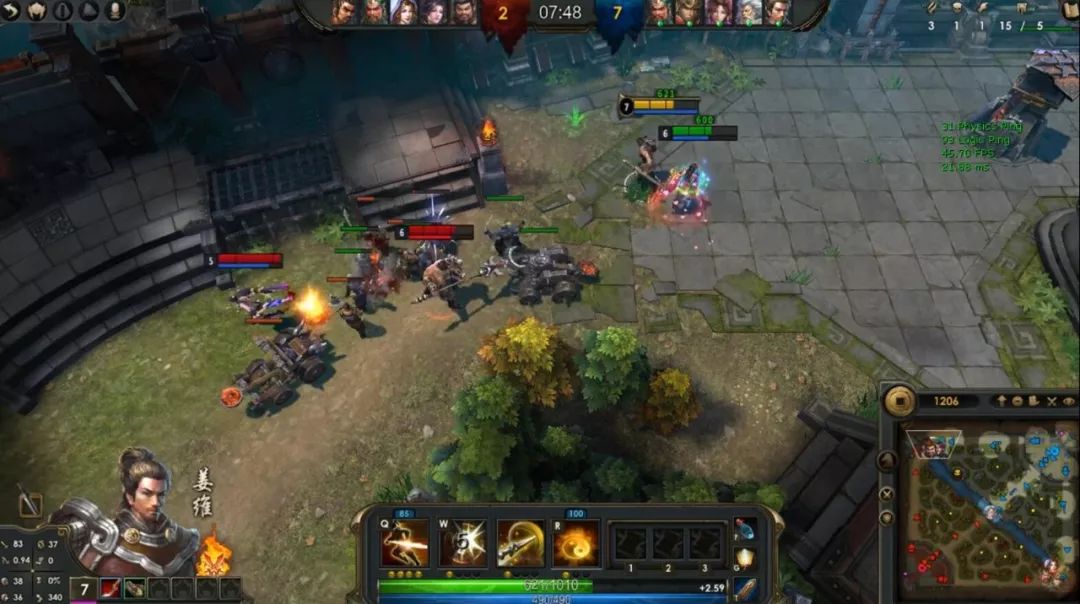Select the last blue-team hero portrait on the scoreboard

(777, 12)
